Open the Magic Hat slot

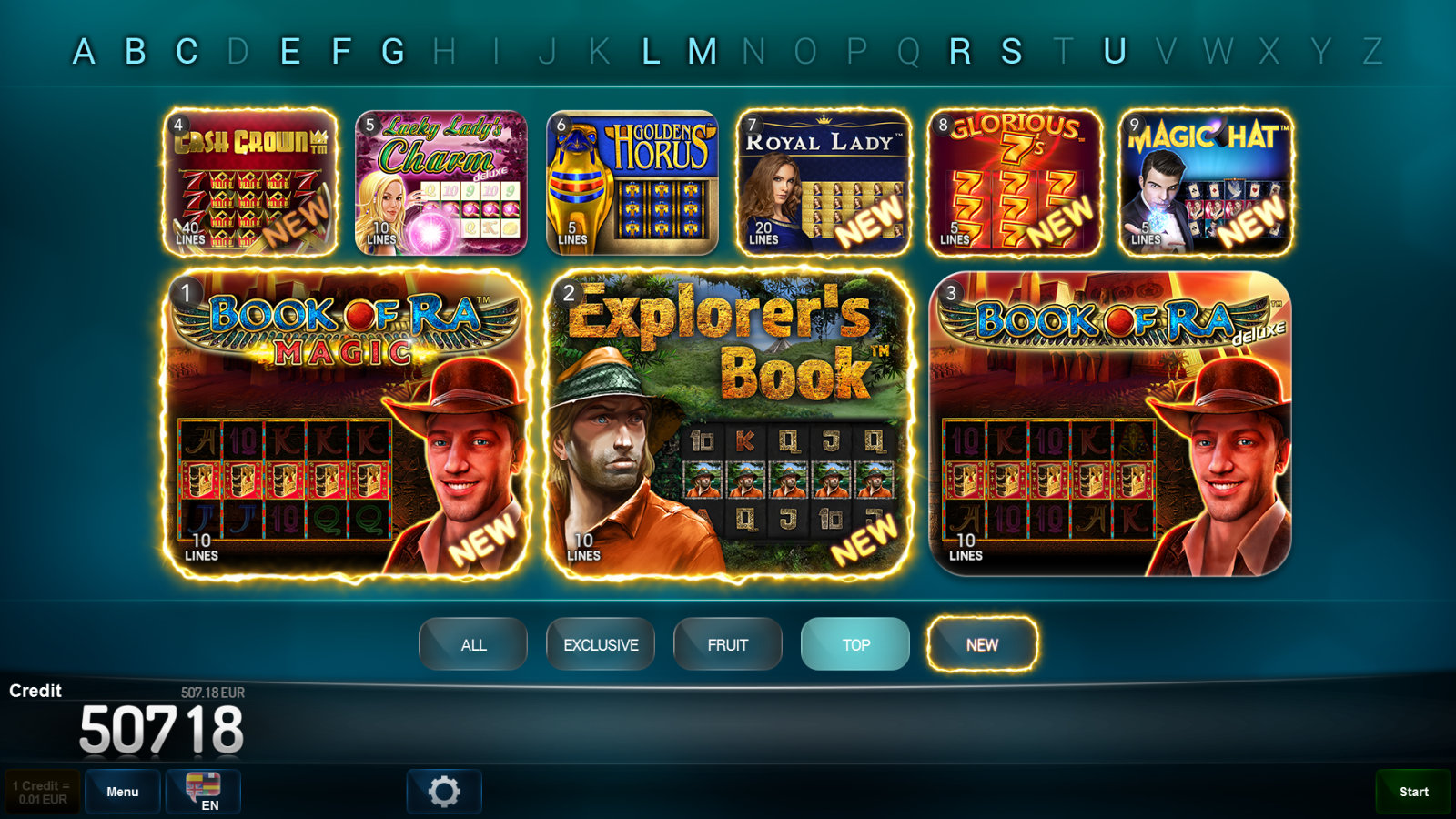click(x=1207, y=179)
